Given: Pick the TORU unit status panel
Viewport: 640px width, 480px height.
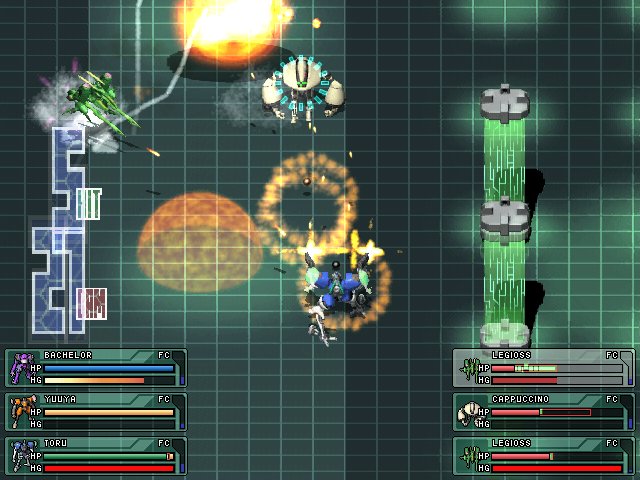Looking at the screenshot, I should coord(96,455).
